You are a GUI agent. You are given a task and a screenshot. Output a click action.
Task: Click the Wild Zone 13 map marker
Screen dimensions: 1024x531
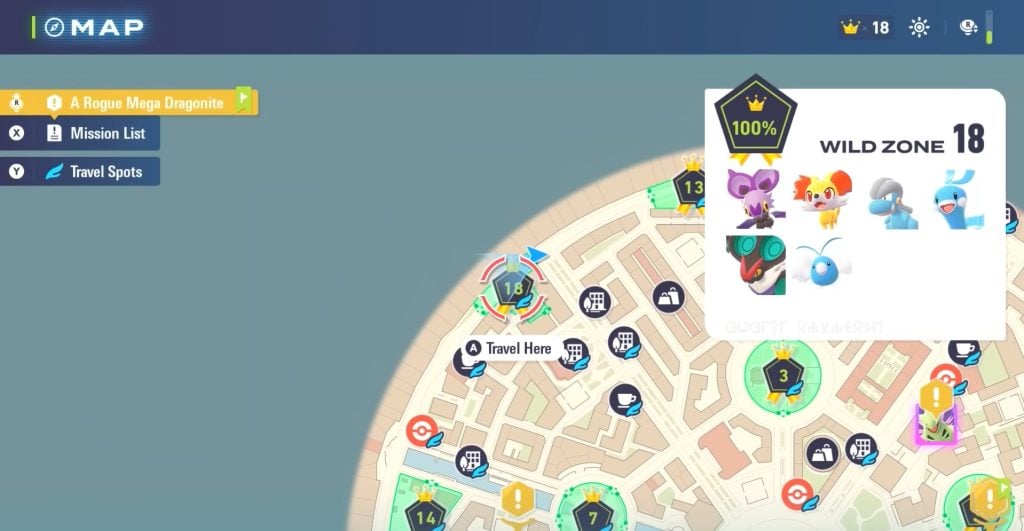pyautogui.click(x=692, y=186)
